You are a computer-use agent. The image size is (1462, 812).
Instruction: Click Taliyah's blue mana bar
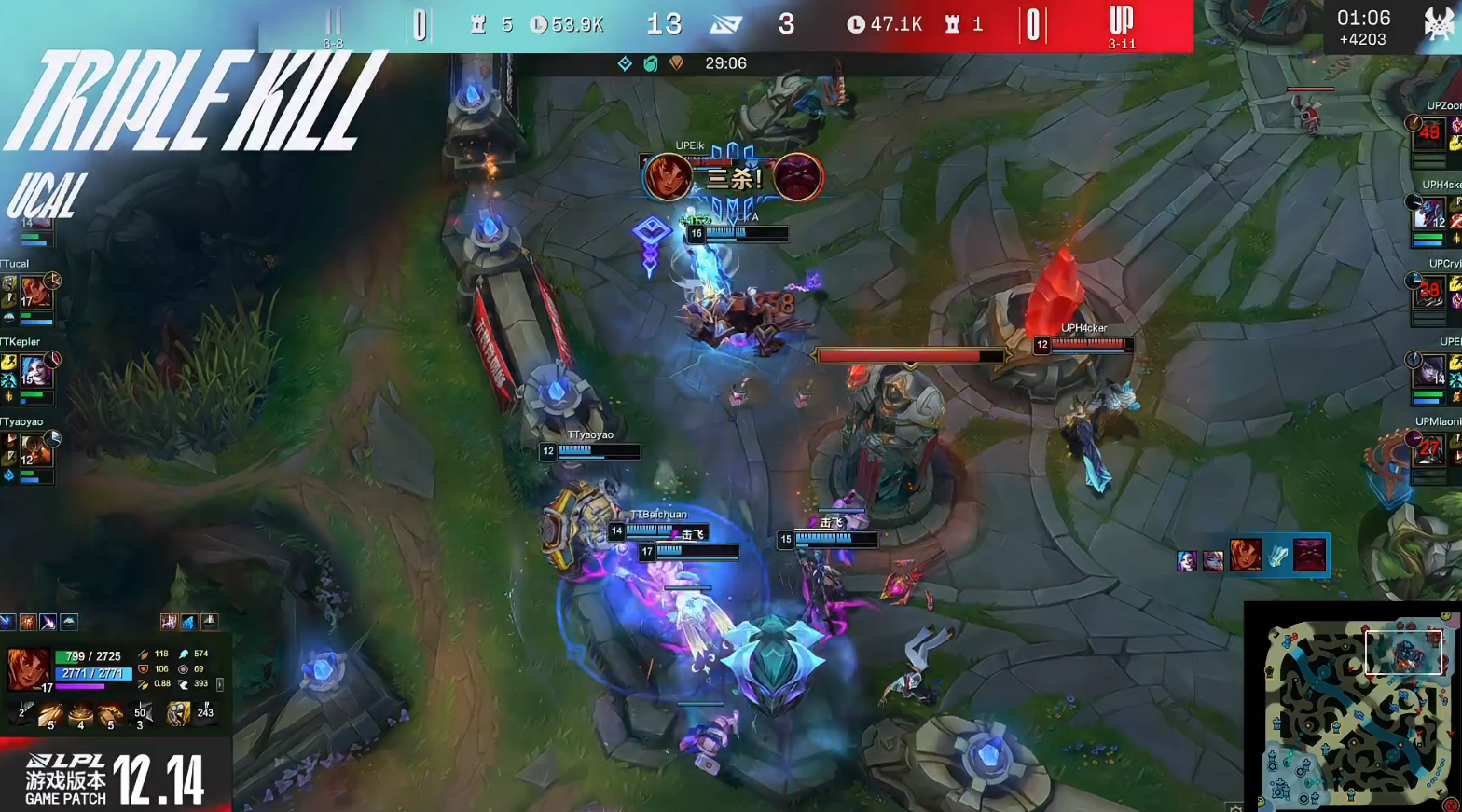93,675
